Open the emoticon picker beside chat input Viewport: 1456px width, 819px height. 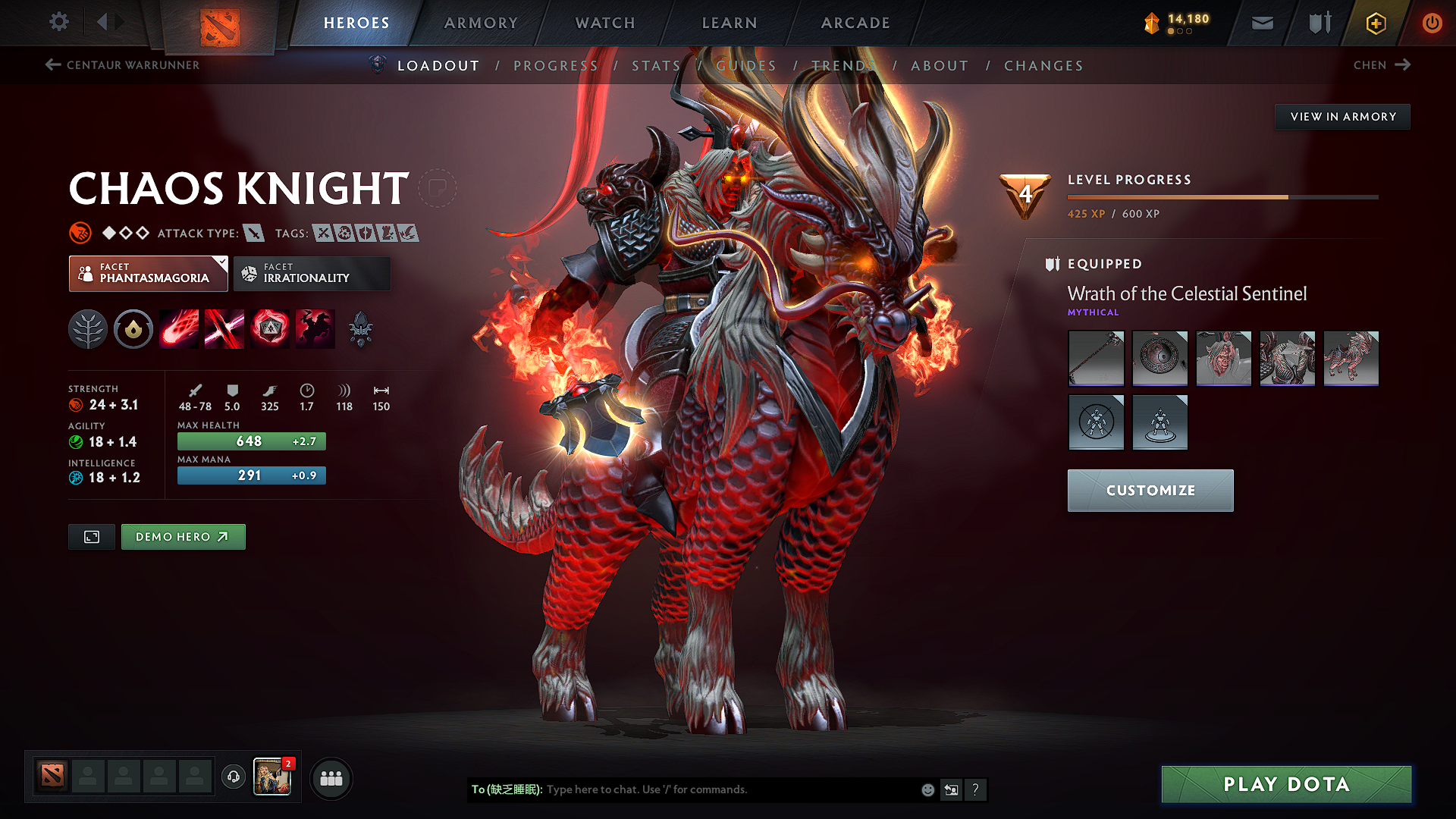(927, 789)
